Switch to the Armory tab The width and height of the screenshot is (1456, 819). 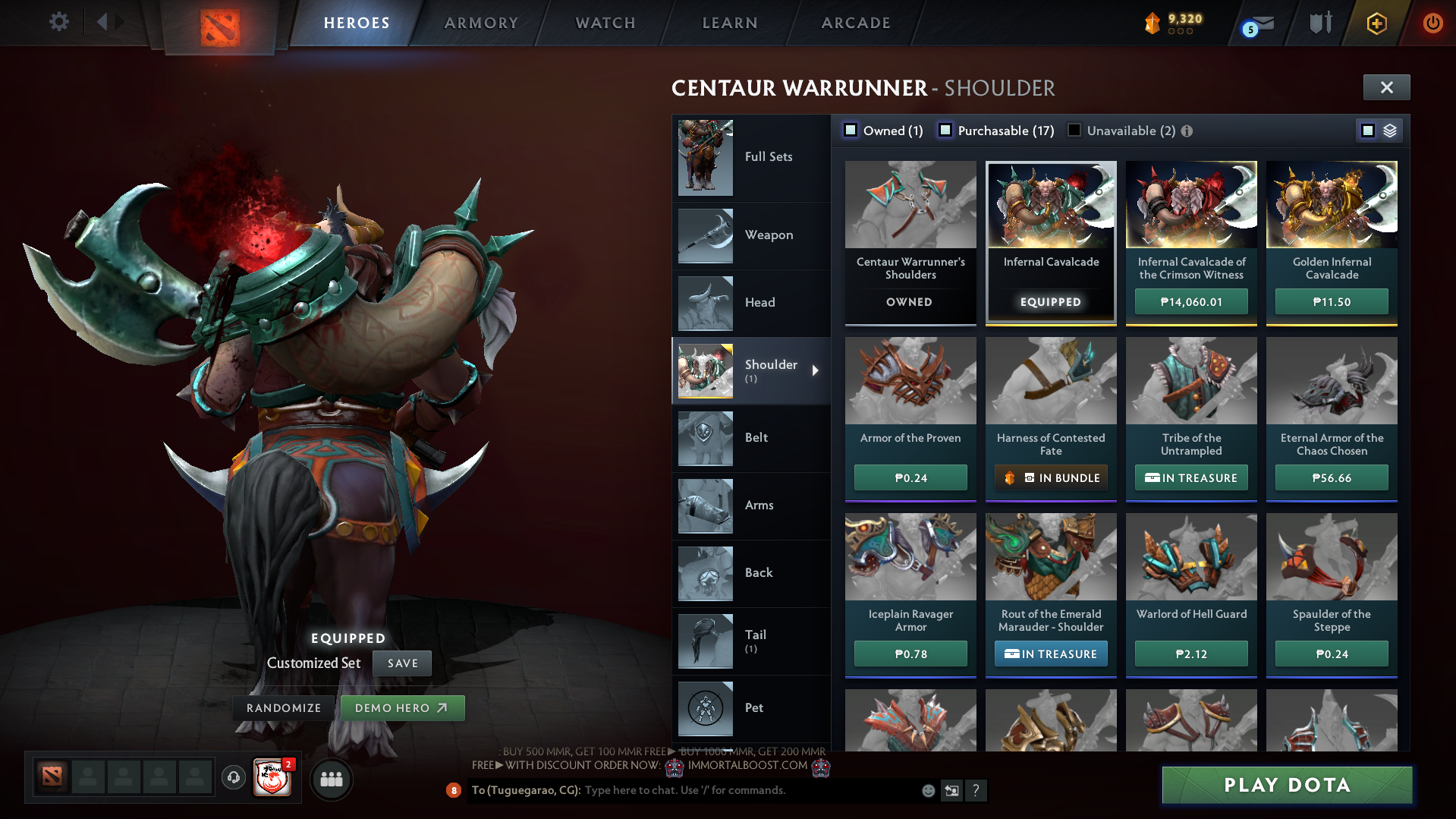tap(481, 23)
